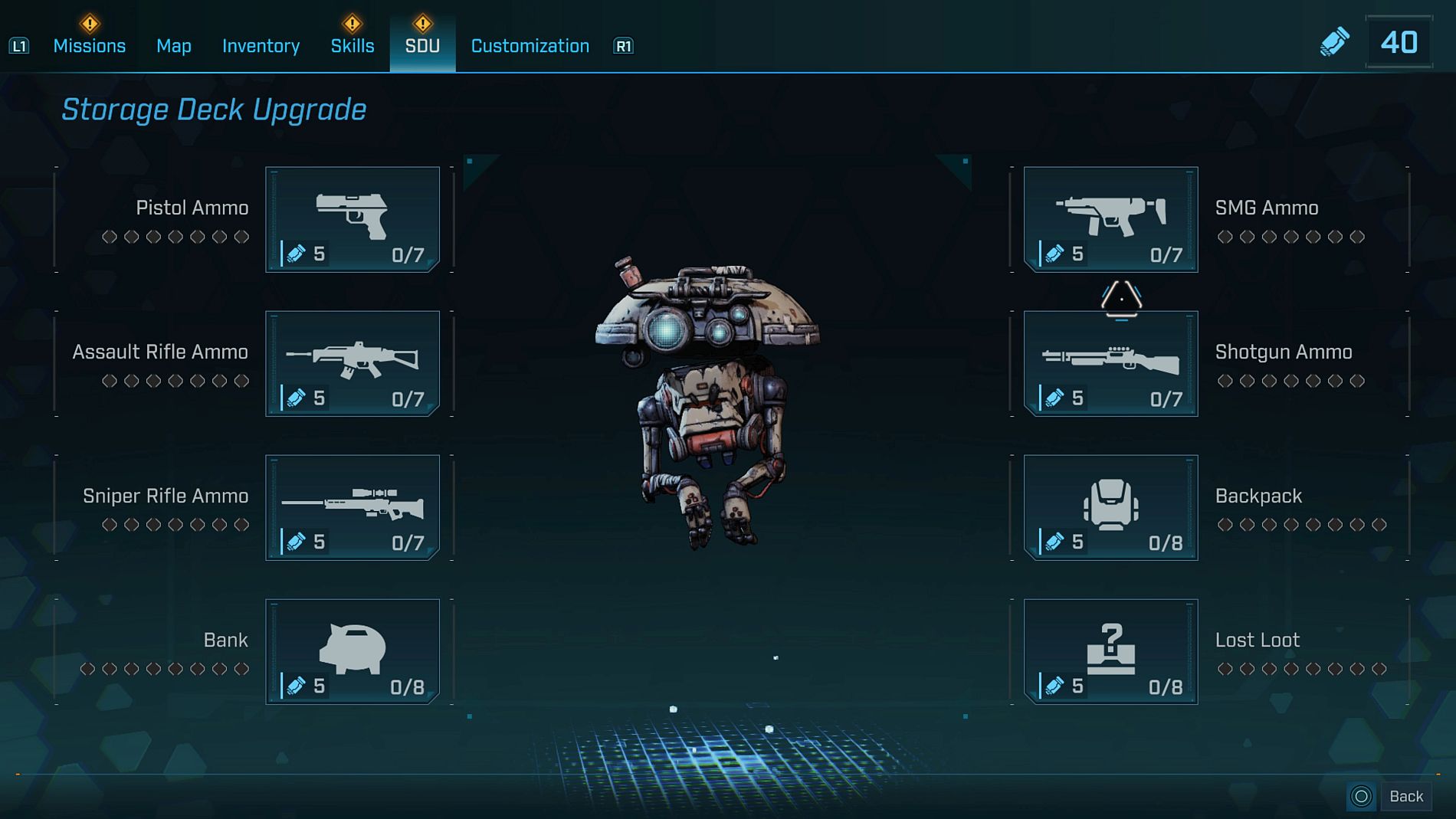
Task: Switch to the Missions tab
Action: 89,46
